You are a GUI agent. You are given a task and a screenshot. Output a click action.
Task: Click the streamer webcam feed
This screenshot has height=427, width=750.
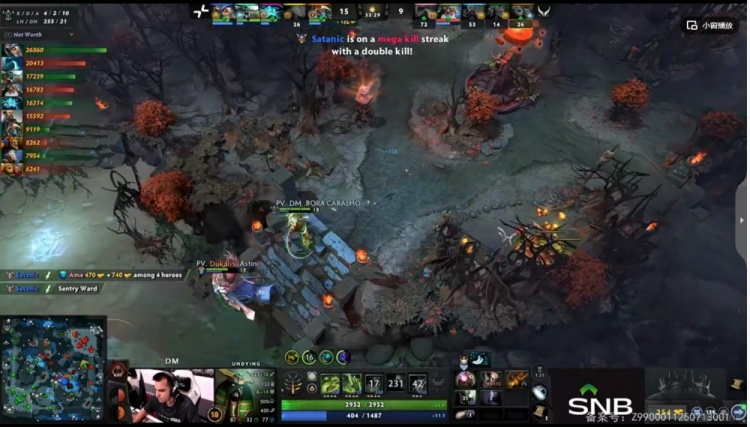tap(160, 395)
